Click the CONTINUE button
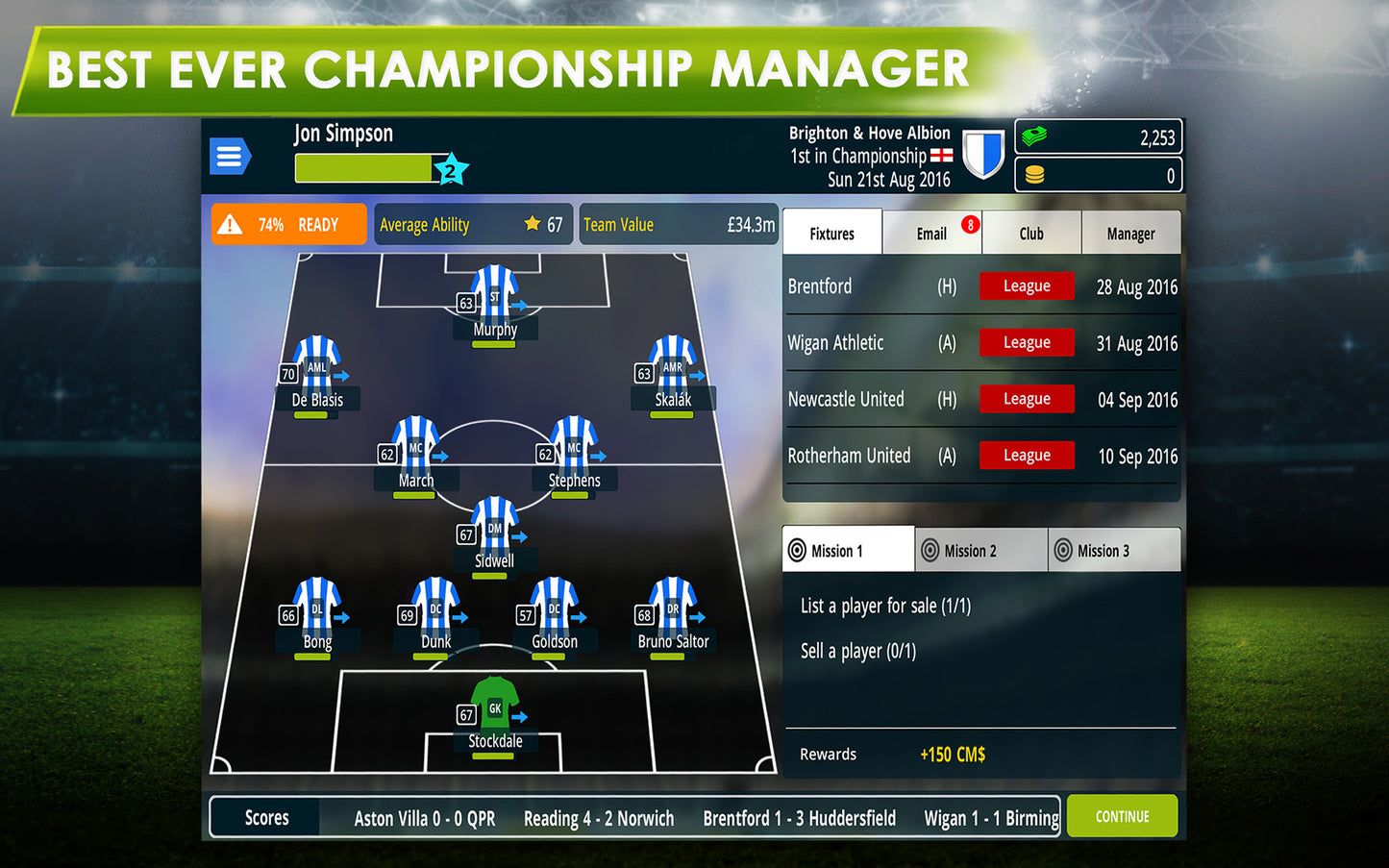This screenshot has width=1389, height=868. [x=1122, y=816]
